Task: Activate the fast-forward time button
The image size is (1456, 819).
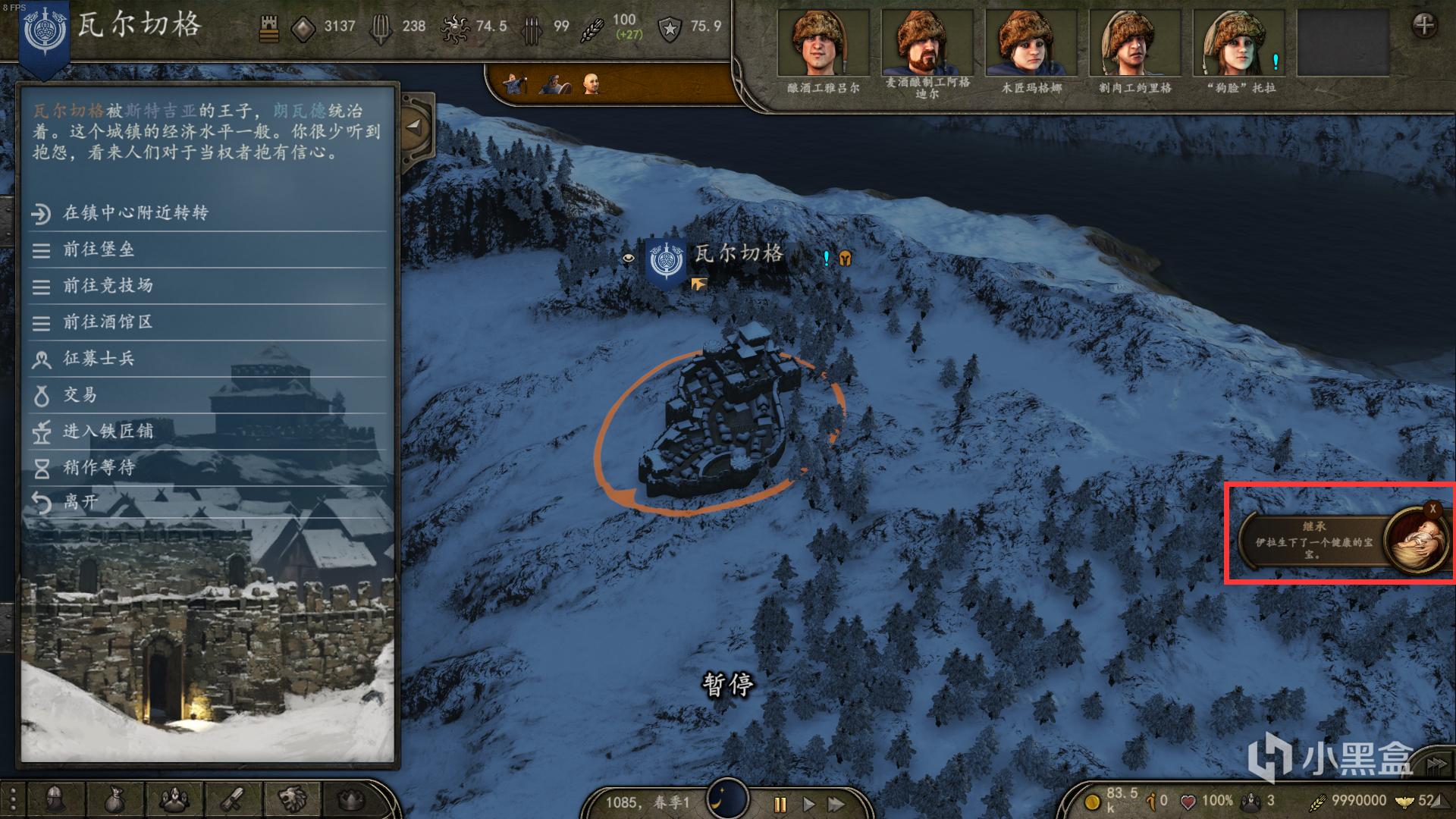Action: (836, 804)
